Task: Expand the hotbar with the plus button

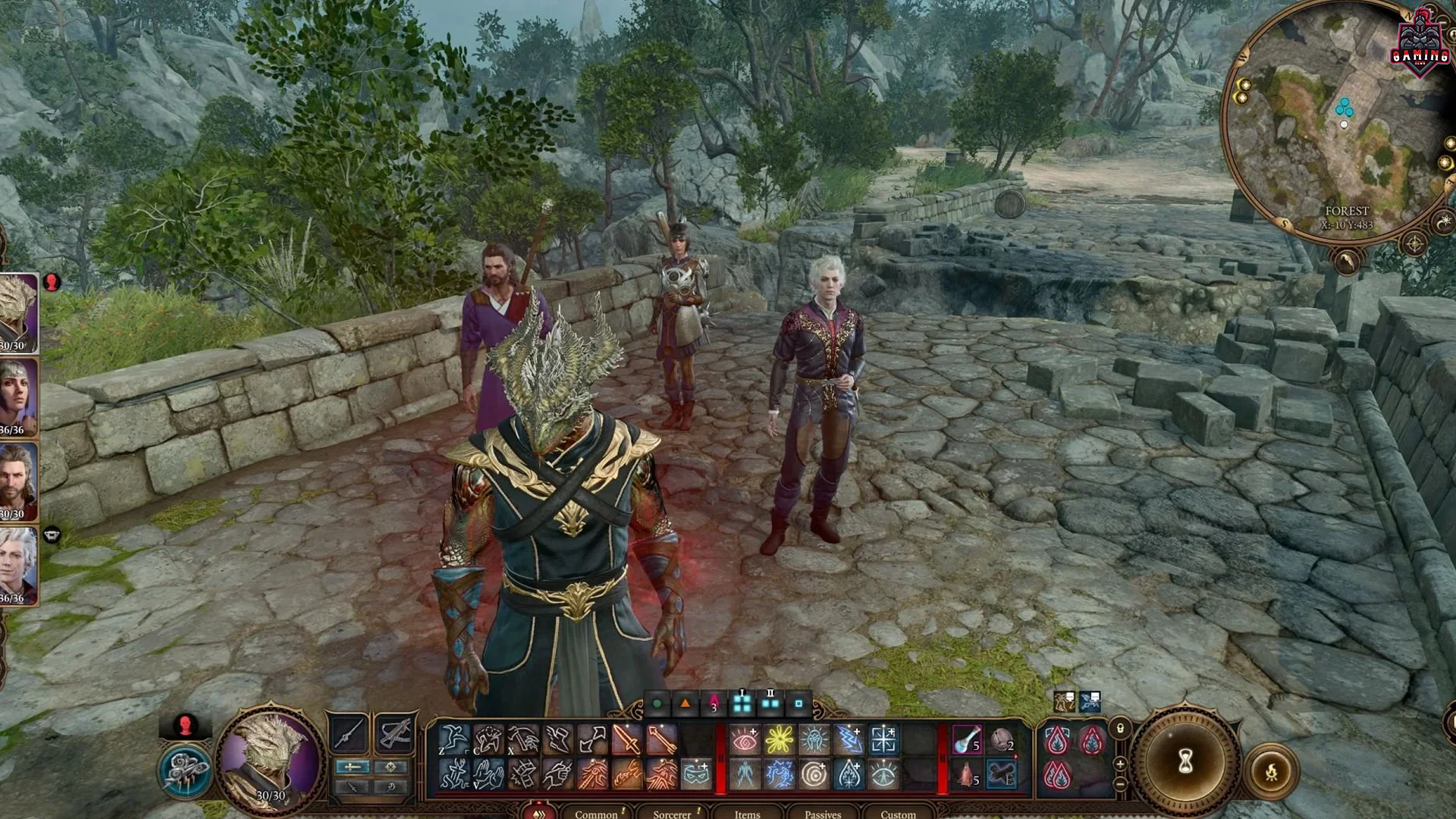Action: pos(1120,763)
